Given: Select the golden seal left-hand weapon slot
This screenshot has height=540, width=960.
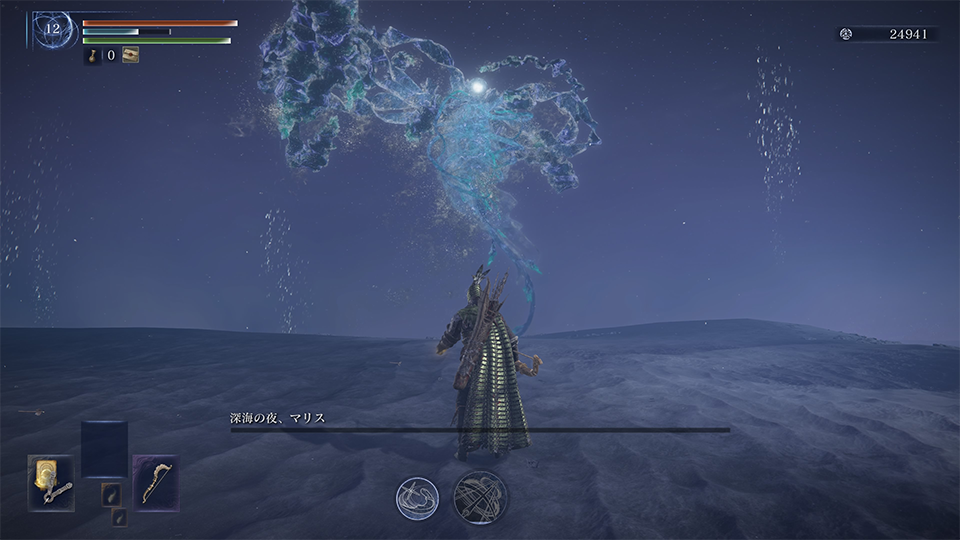Looking at the screenshot, I should coord(51,482).
